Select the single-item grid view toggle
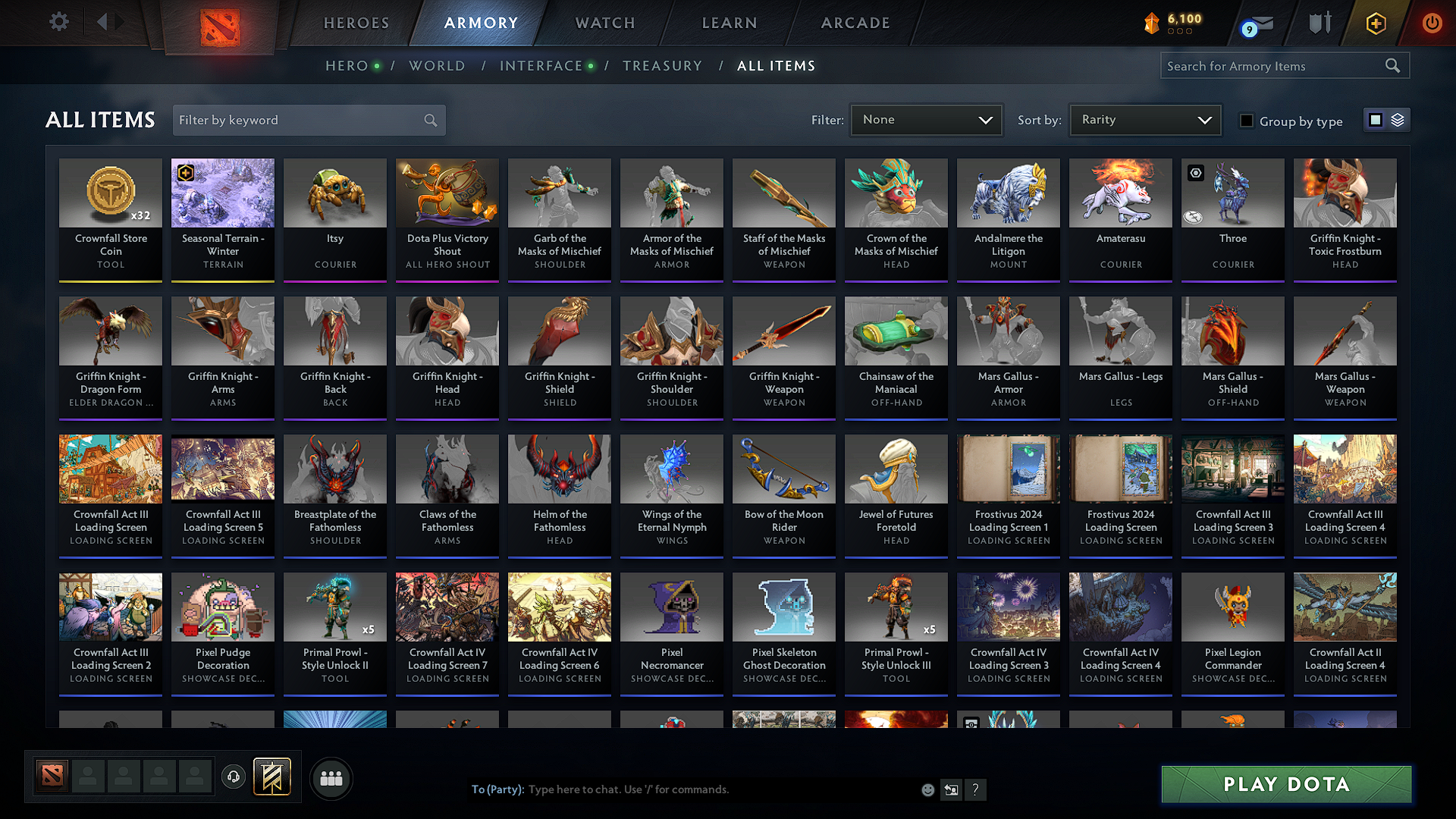The width and height of the screenshot is (1456, 819). coord(1376,119)
